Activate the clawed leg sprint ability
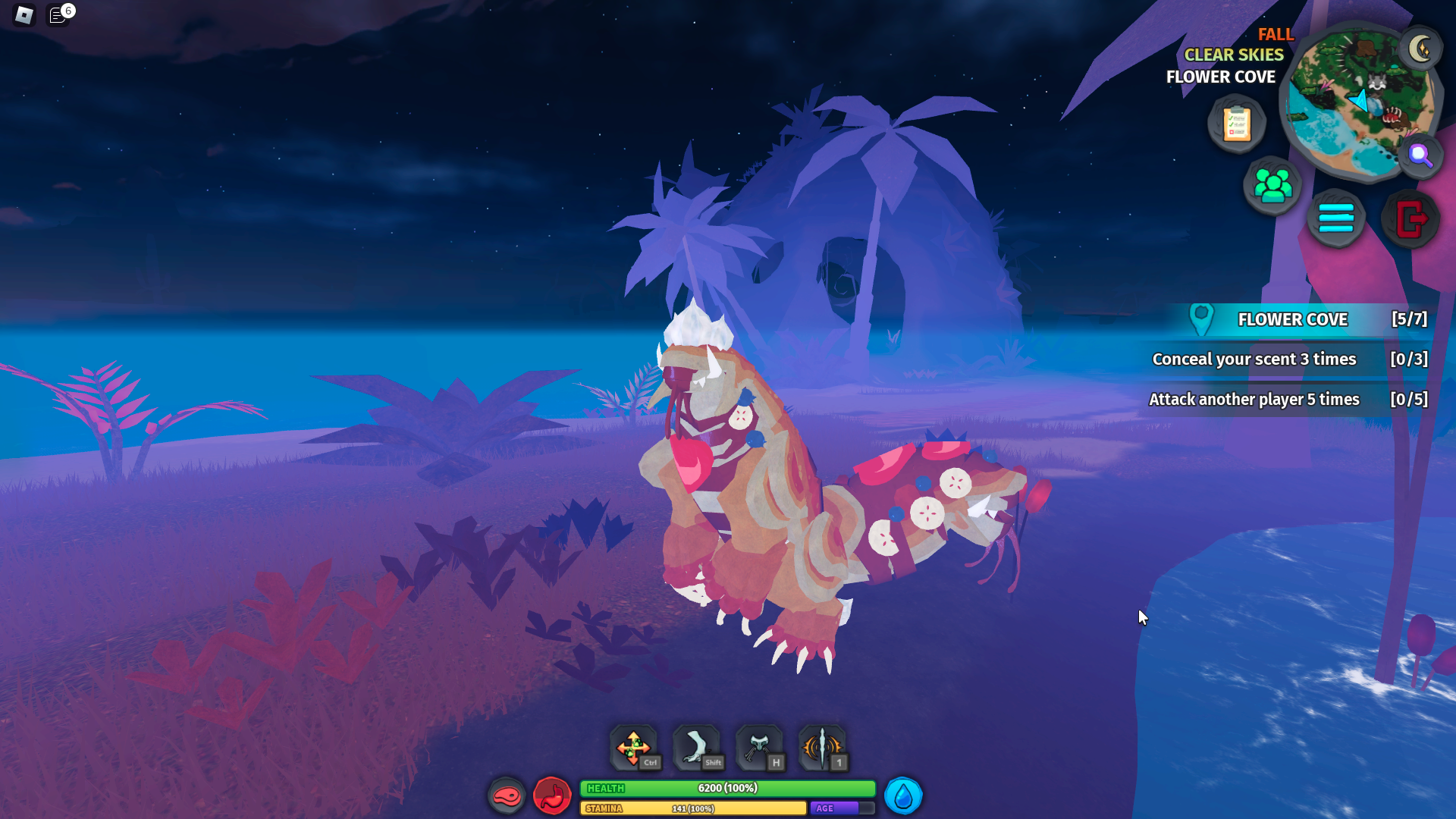This screenshot has width=1456, height=819. (x=696, y=748)
